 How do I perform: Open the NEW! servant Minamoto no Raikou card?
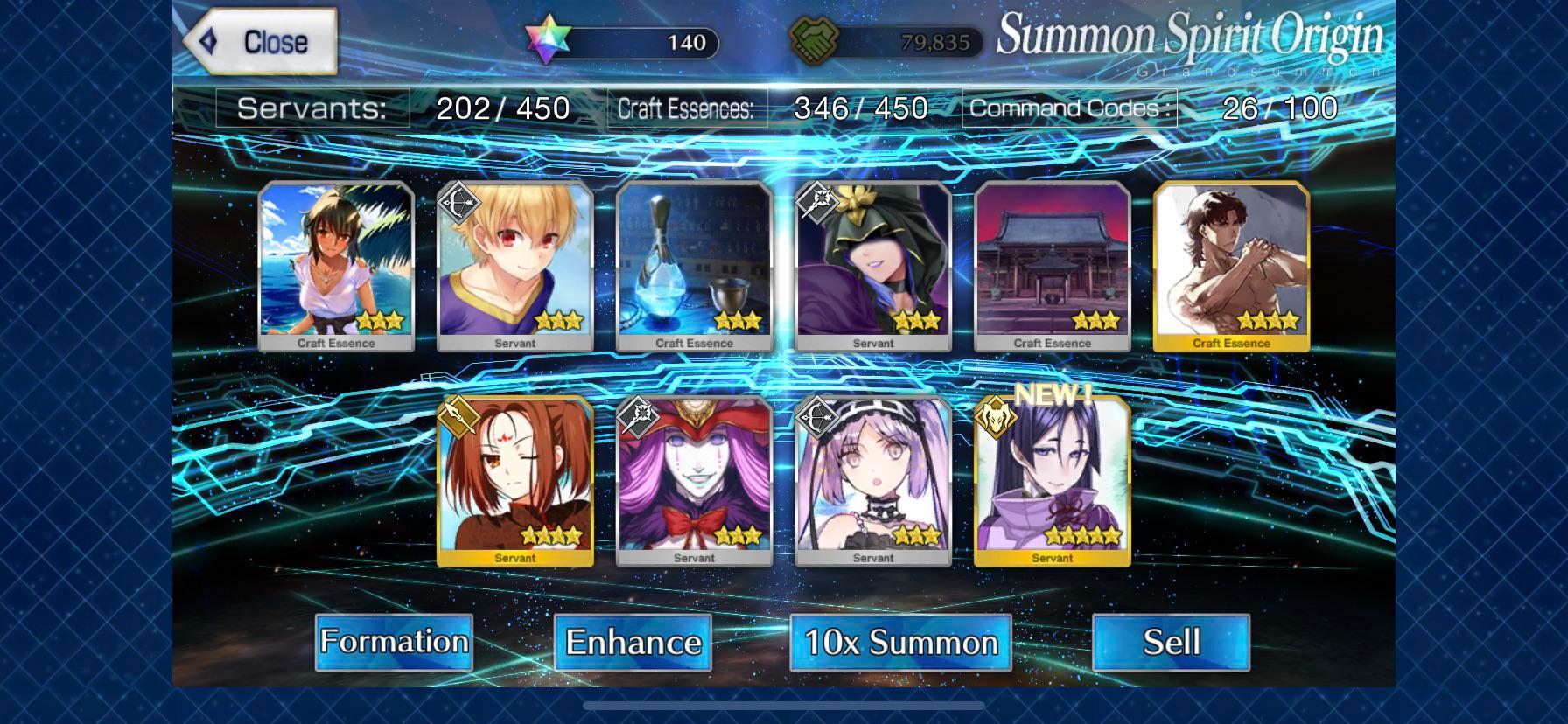pyautogui.click(x=1051, y=481)
